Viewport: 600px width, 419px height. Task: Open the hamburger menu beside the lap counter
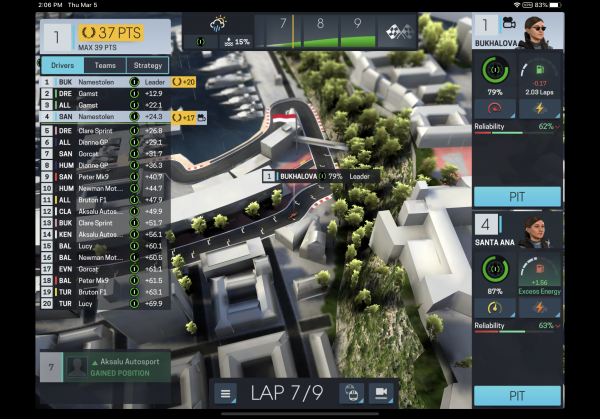pyautogui.click(x=227, y=394)
